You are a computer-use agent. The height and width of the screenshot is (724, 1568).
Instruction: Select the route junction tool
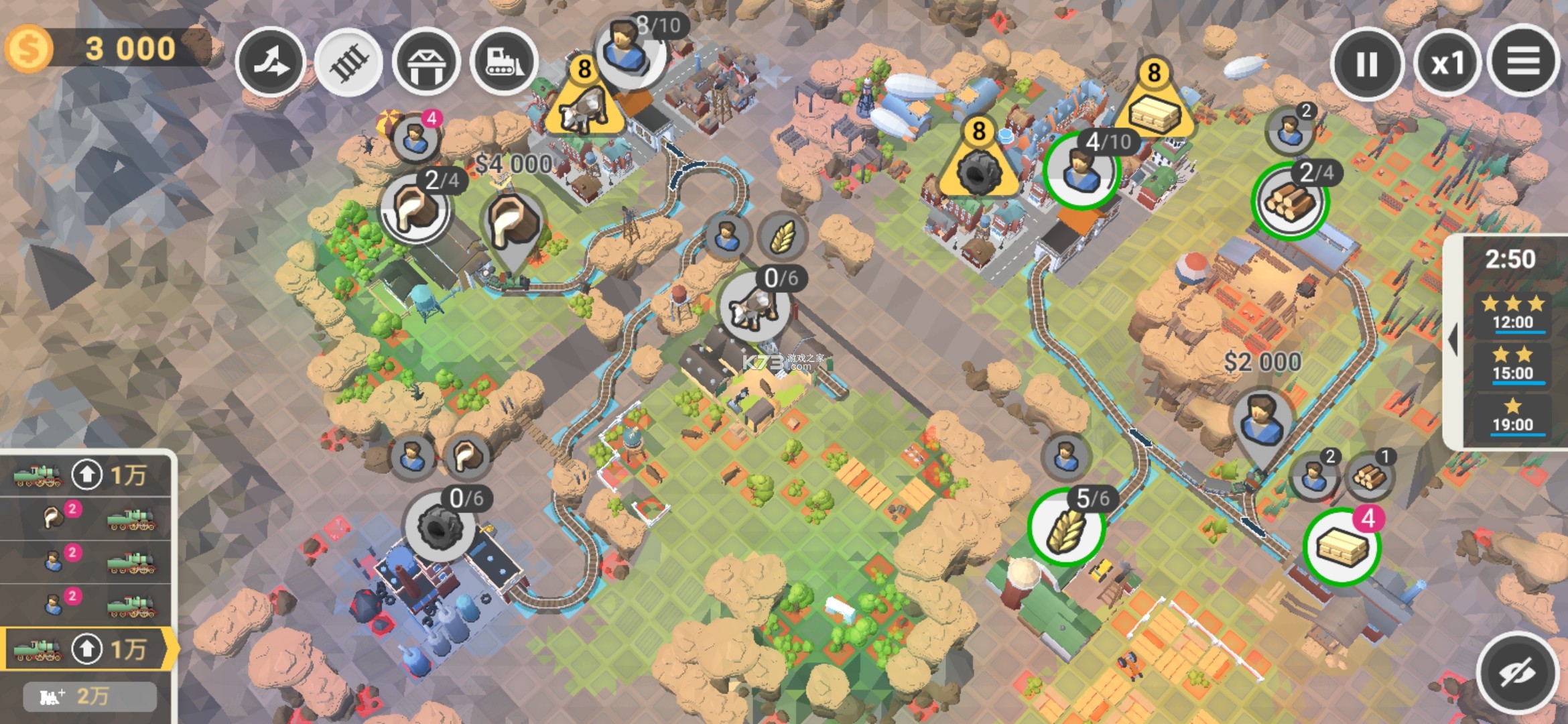click(x=271, y=62)
